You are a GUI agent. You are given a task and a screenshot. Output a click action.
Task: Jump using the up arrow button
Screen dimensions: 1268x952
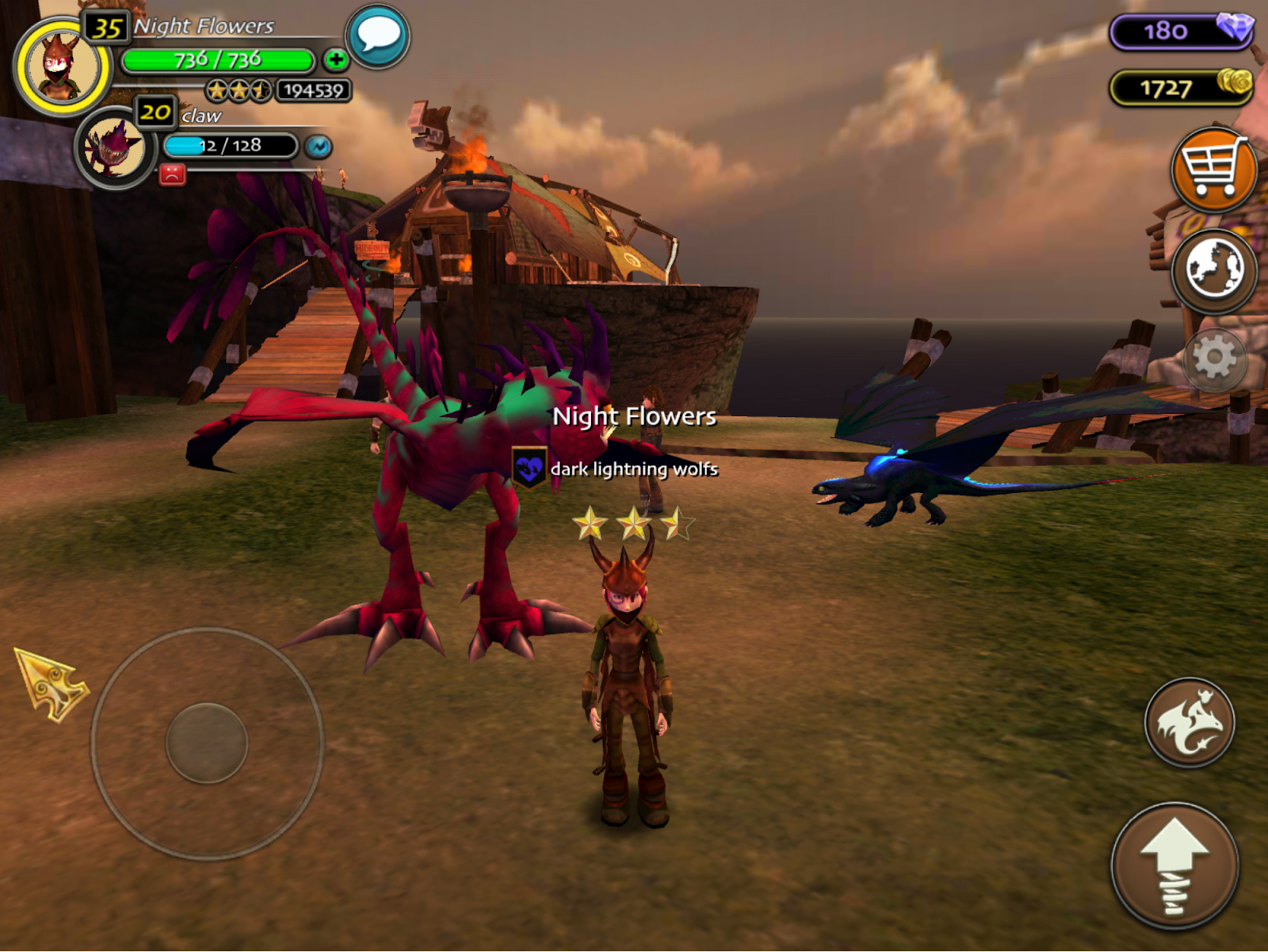pyautogui.click(x=1174, y=866)
